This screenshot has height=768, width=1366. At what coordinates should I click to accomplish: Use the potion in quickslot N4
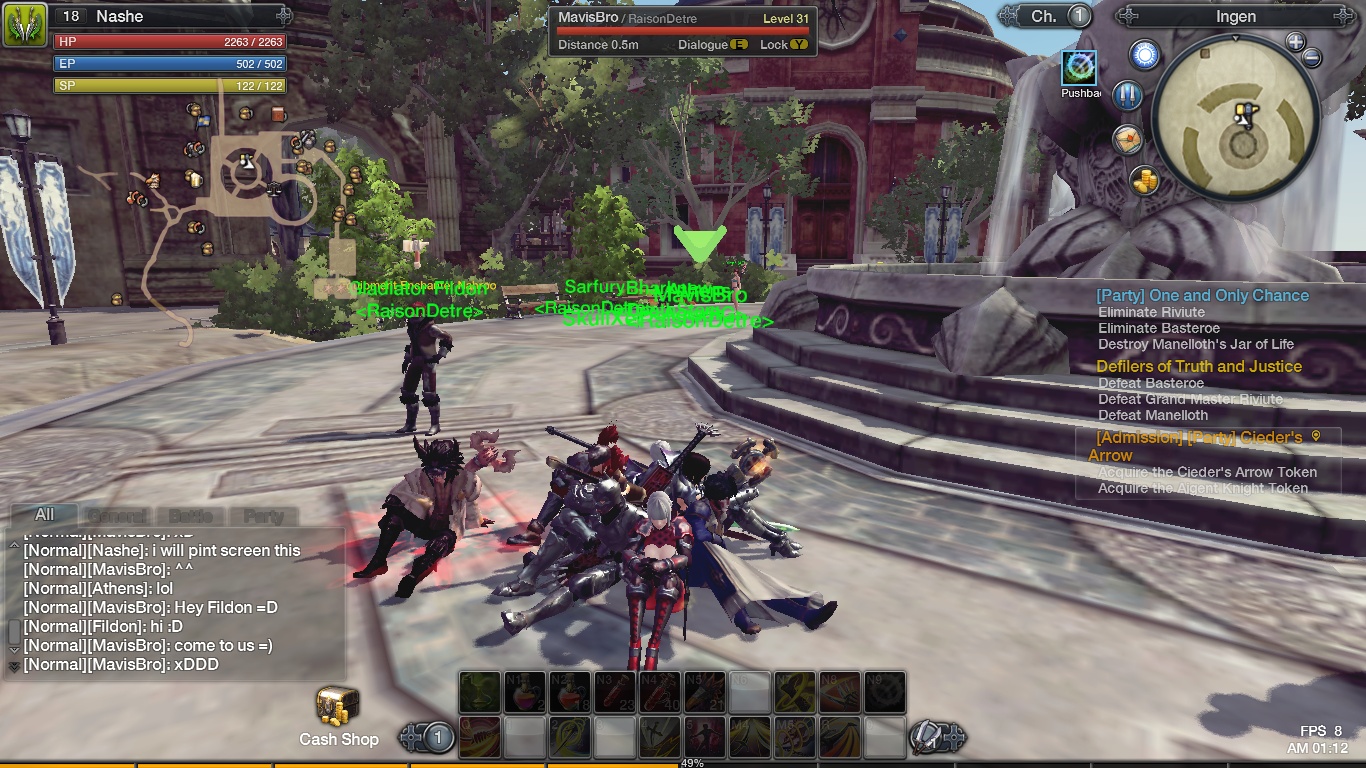point(659,692)
